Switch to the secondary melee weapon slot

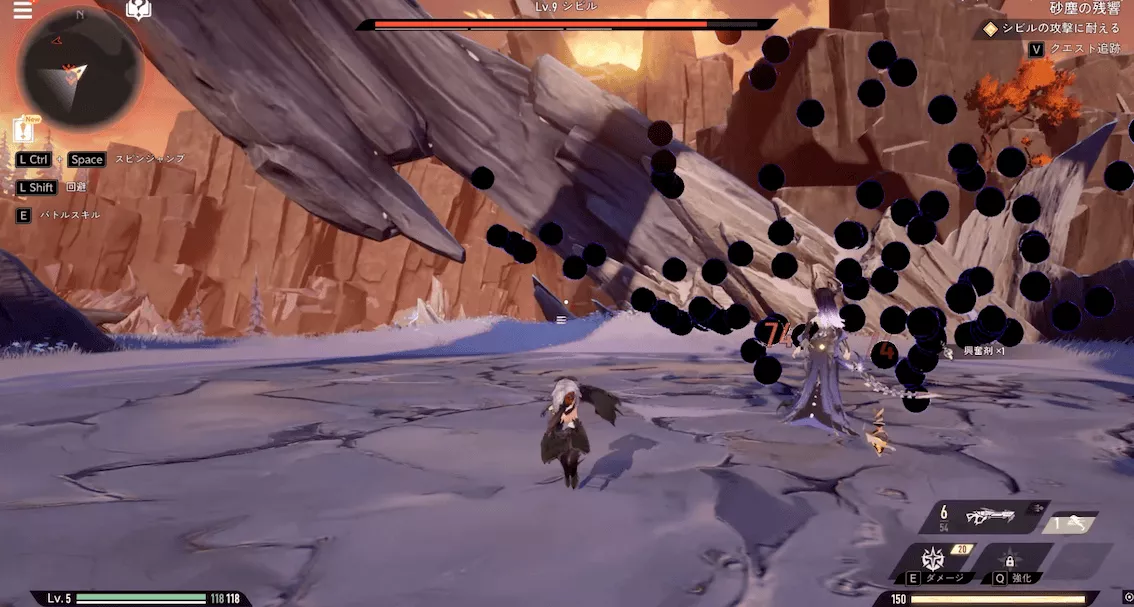pyautogui.click(x=1070, y=522)
